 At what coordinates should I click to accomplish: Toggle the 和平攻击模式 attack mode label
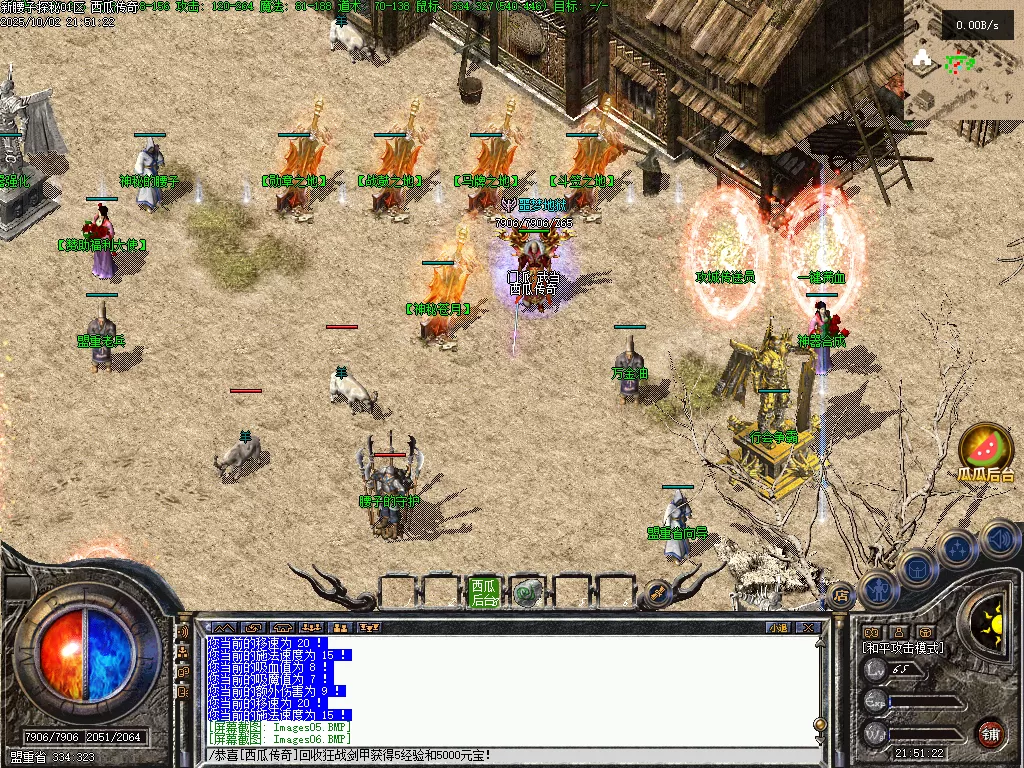click(x=903, y=648)
